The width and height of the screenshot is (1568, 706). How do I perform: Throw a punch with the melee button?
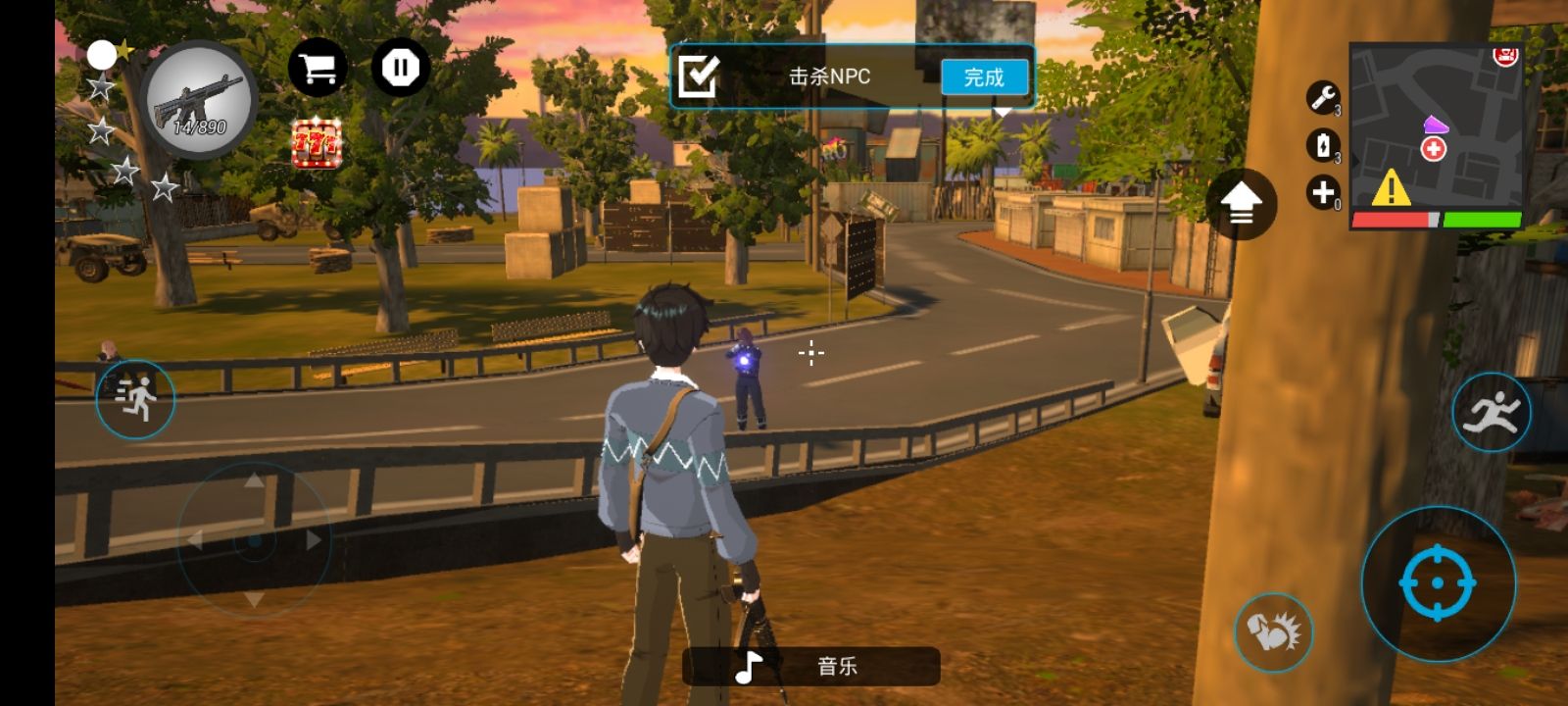click(1272, 631)
